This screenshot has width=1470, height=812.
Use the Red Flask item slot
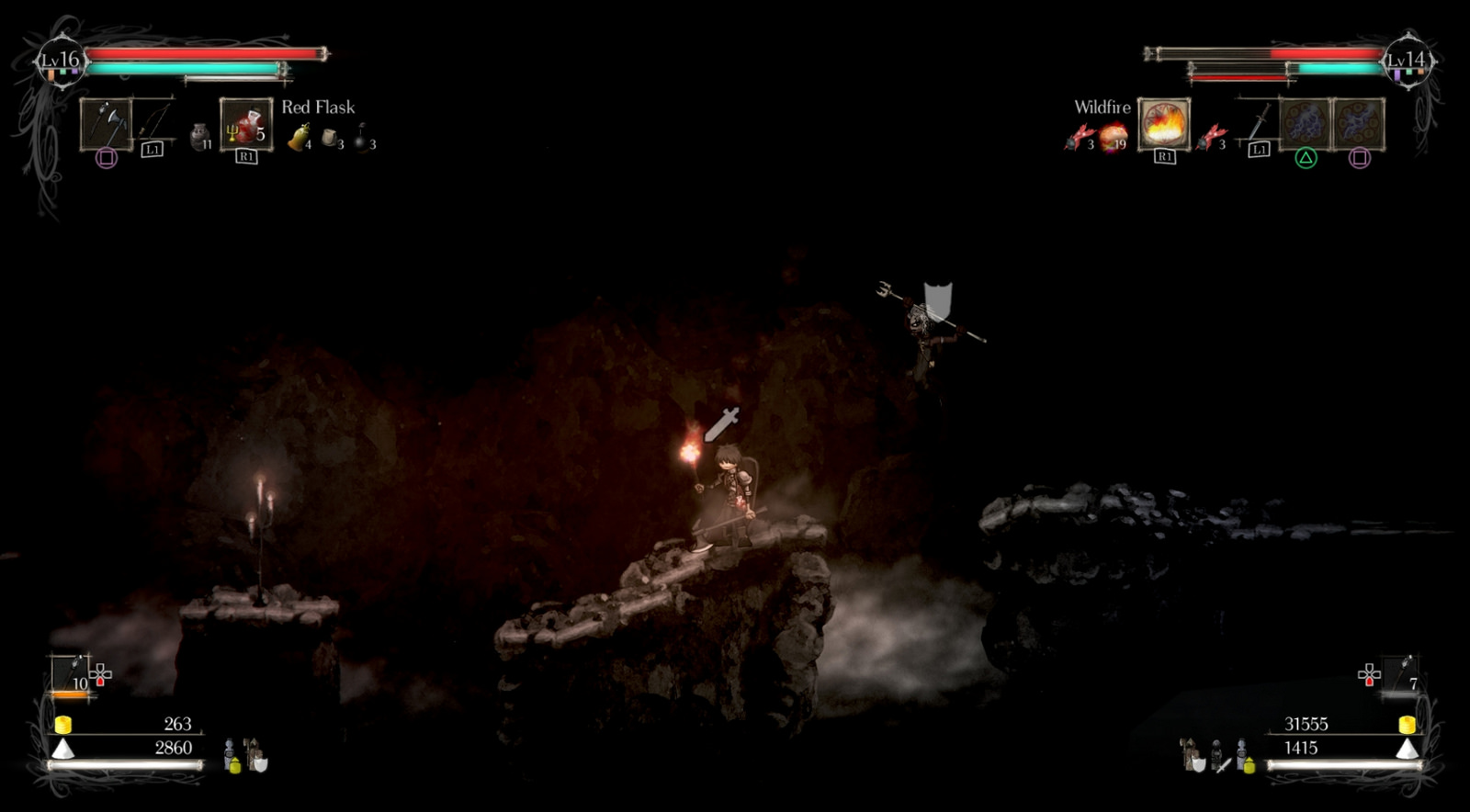(245, 123)
